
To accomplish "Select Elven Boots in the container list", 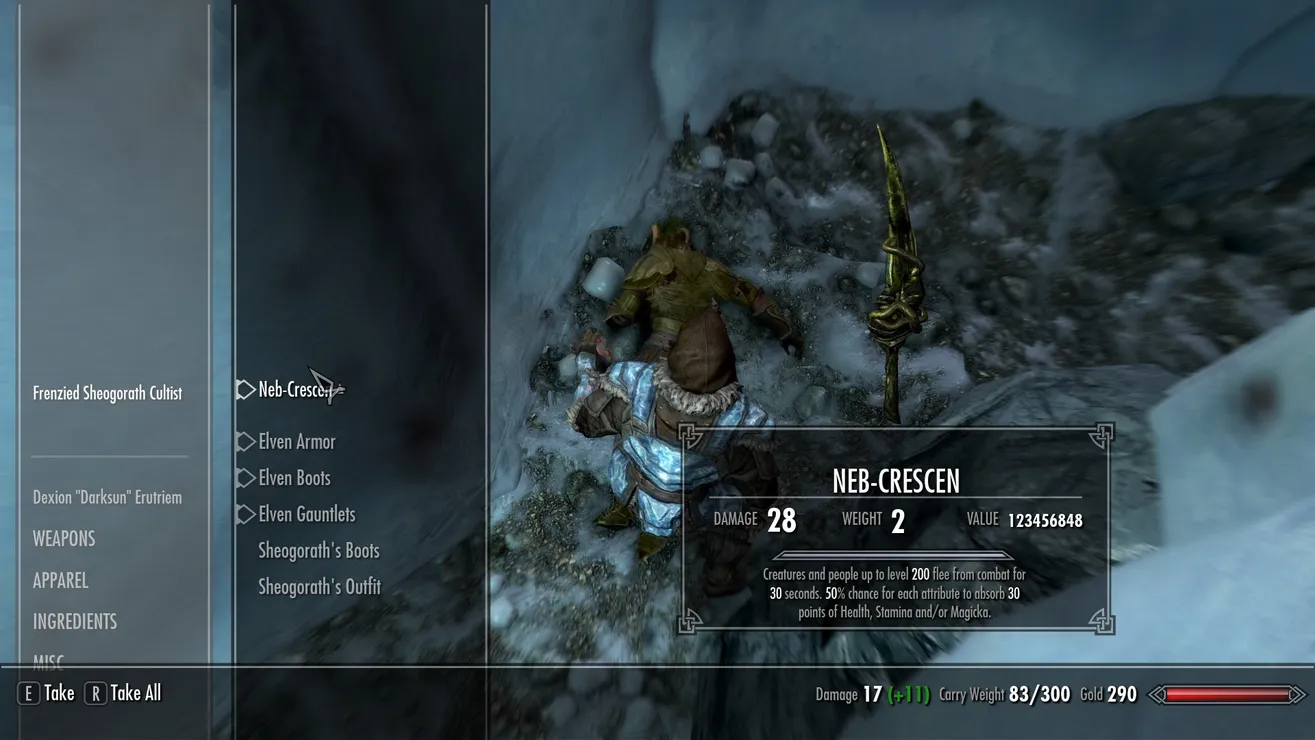I will (x=294, y=478).
